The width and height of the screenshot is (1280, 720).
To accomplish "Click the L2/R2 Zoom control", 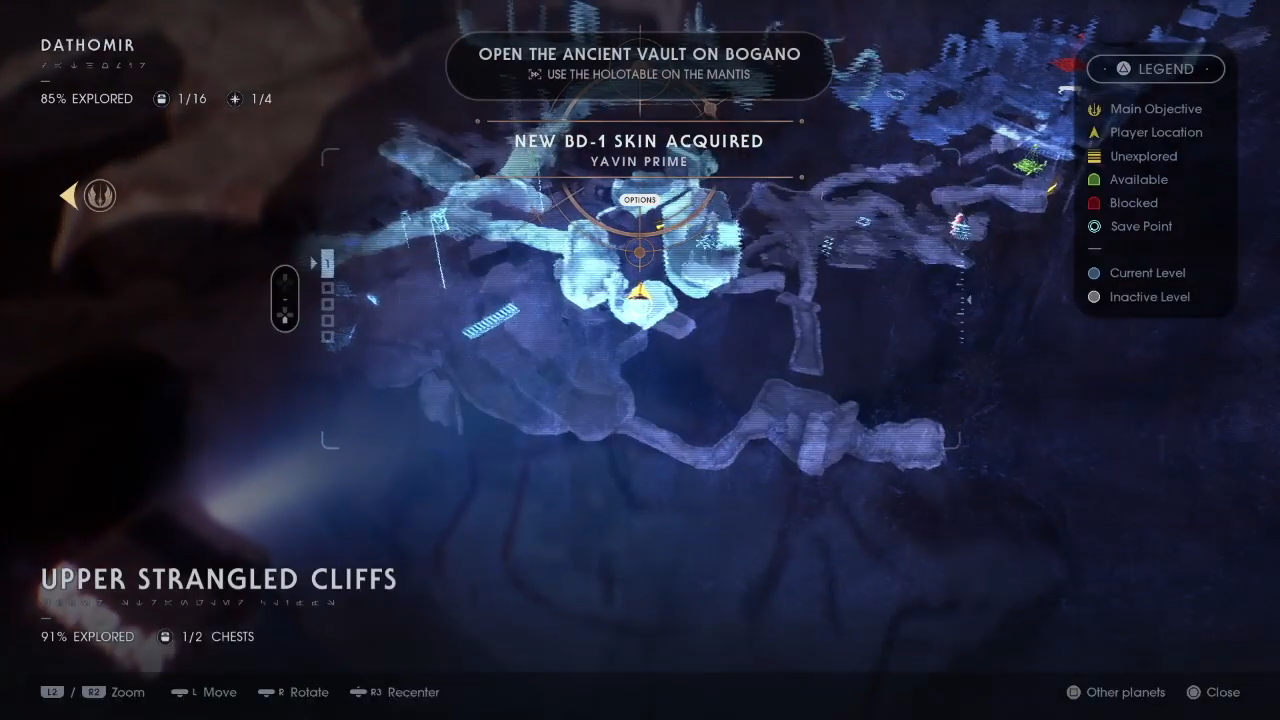I will pyautogui.click(x=95, y=692).
